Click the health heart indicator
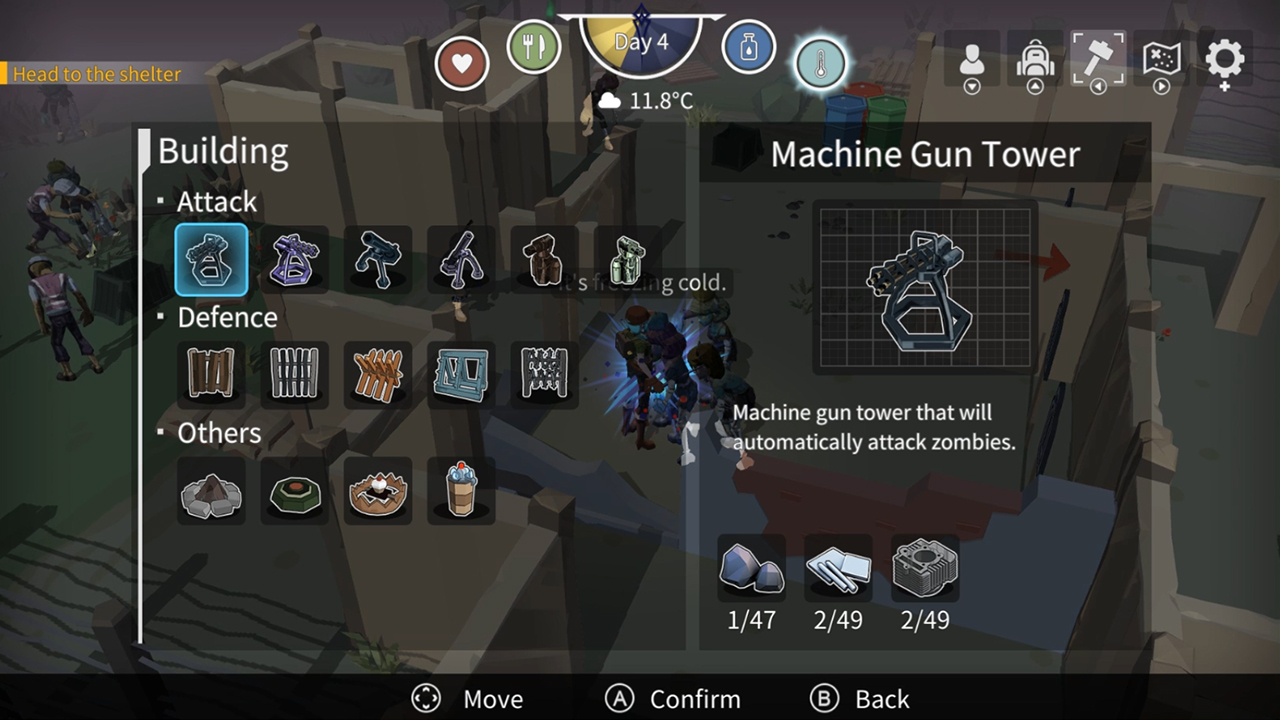This screenshot has width=1280, height=720. [x=461, y=62]
